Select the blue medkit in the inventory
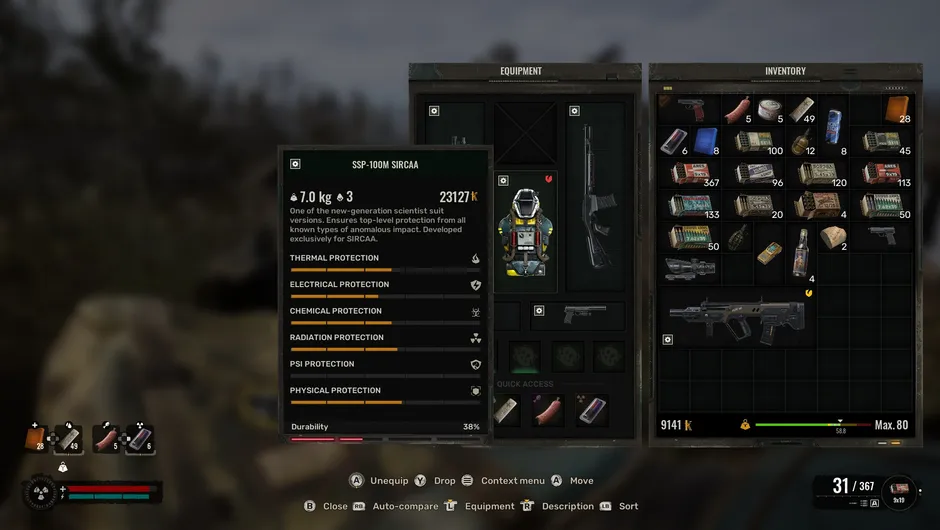Viewport: 940px width, 530px height. (706, 140)
